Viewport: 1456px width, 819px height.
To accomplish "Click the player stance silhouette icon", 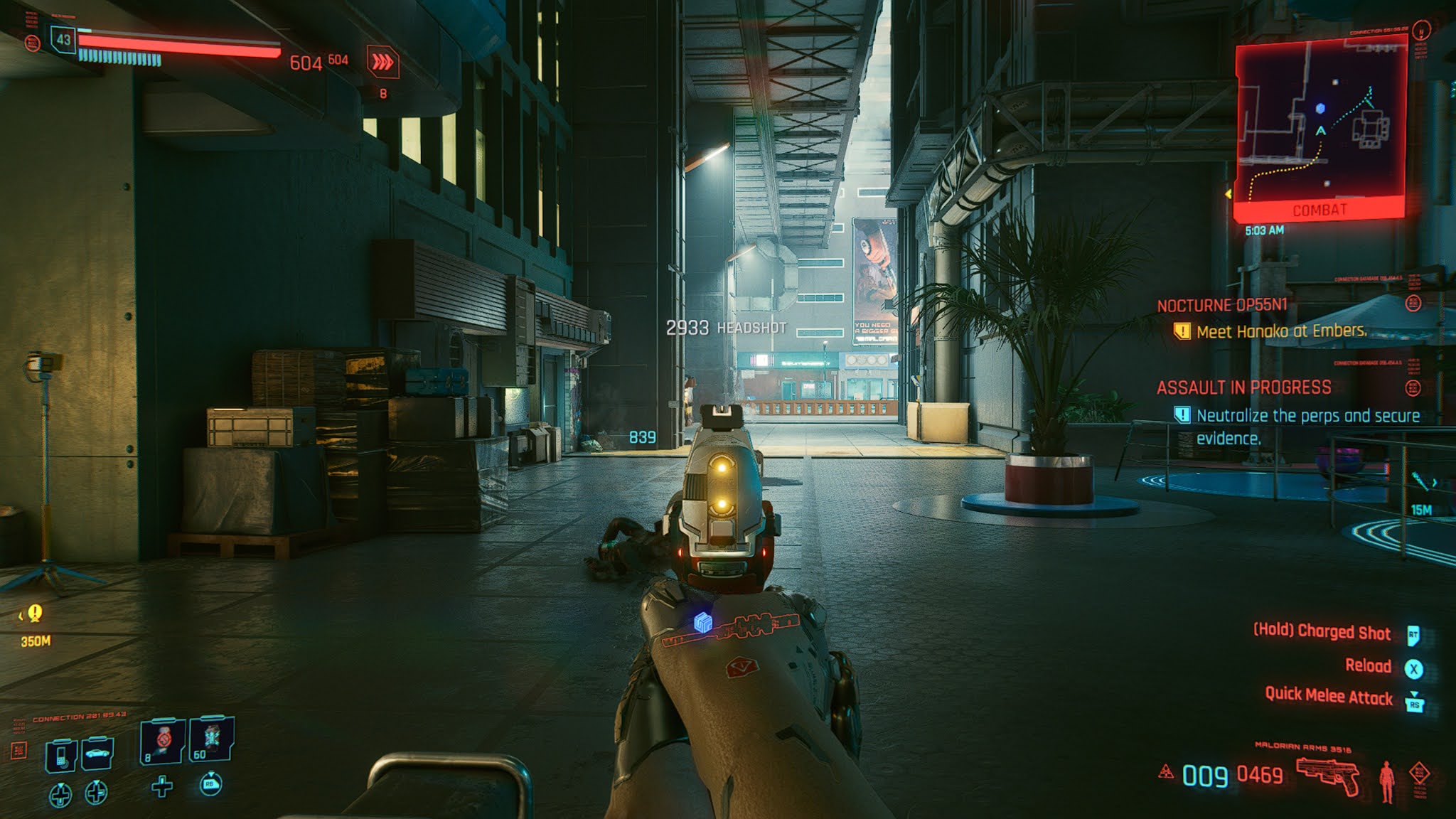I will click(1386, 781).
